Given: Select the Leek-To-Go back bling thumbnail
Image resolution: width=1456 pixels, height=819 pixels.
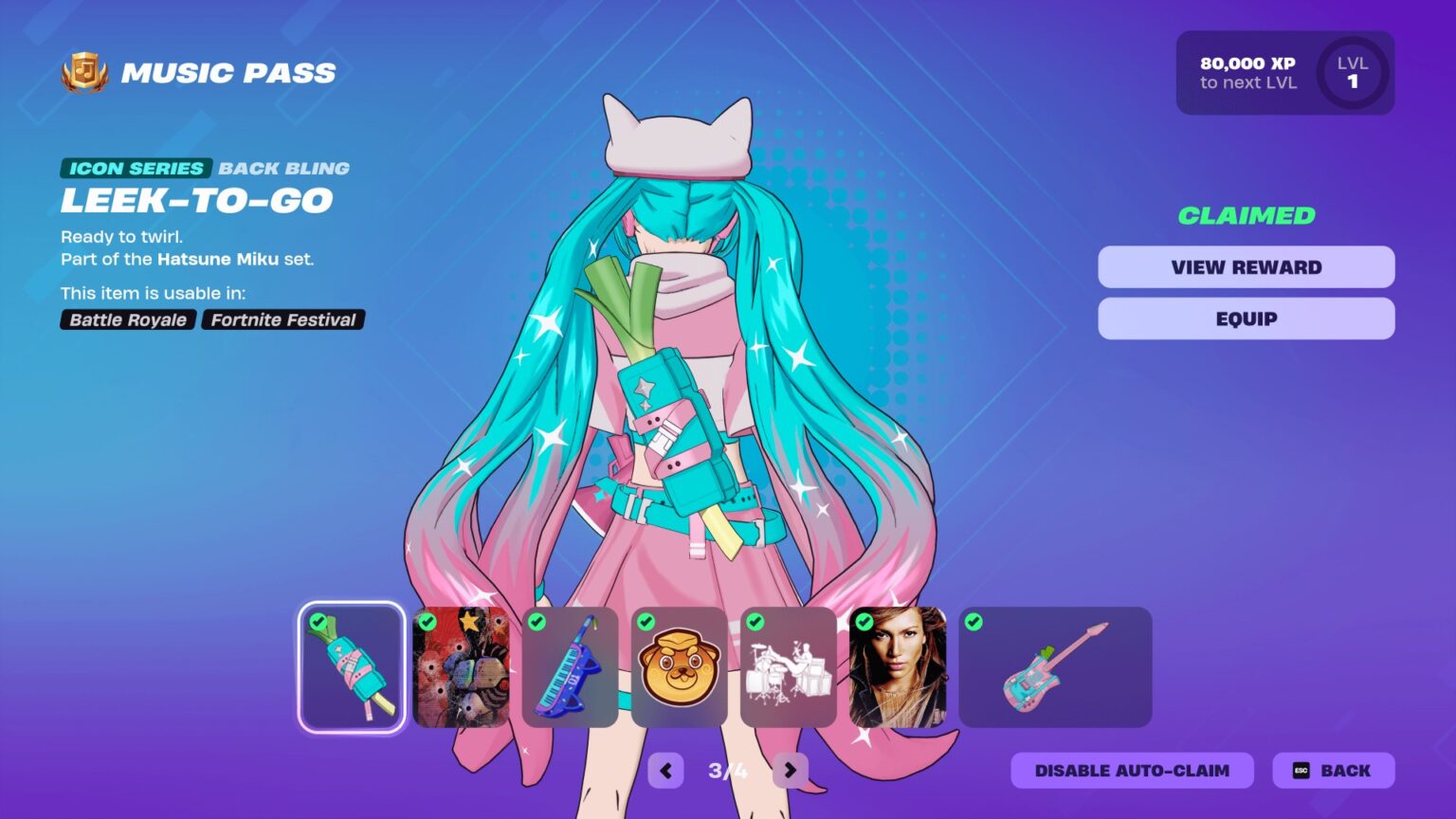Looking at the screenshot, I should tap(351, 666).
